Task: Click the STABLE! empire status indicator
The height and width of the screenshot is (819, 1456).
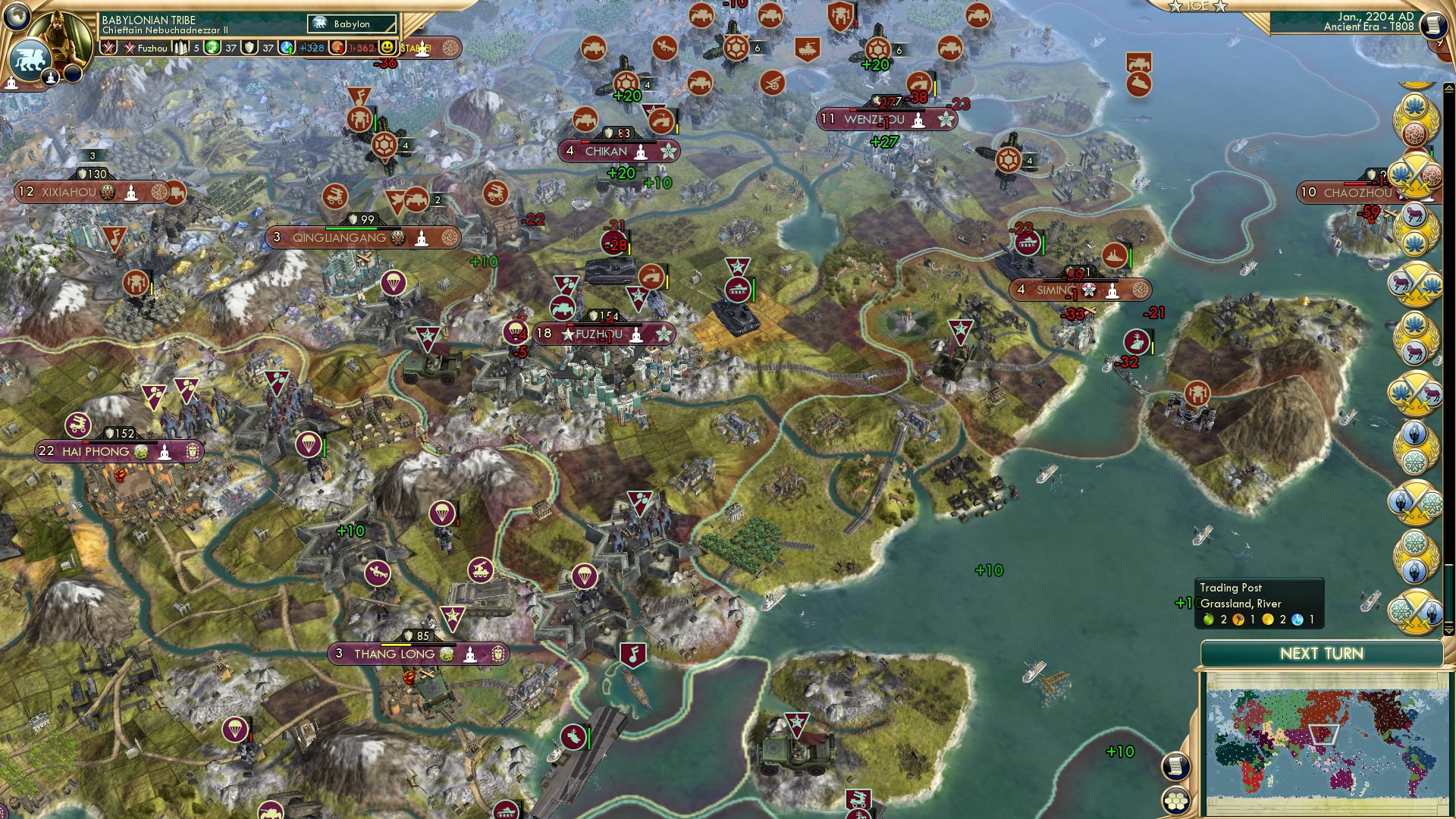Action: point(415,47)
